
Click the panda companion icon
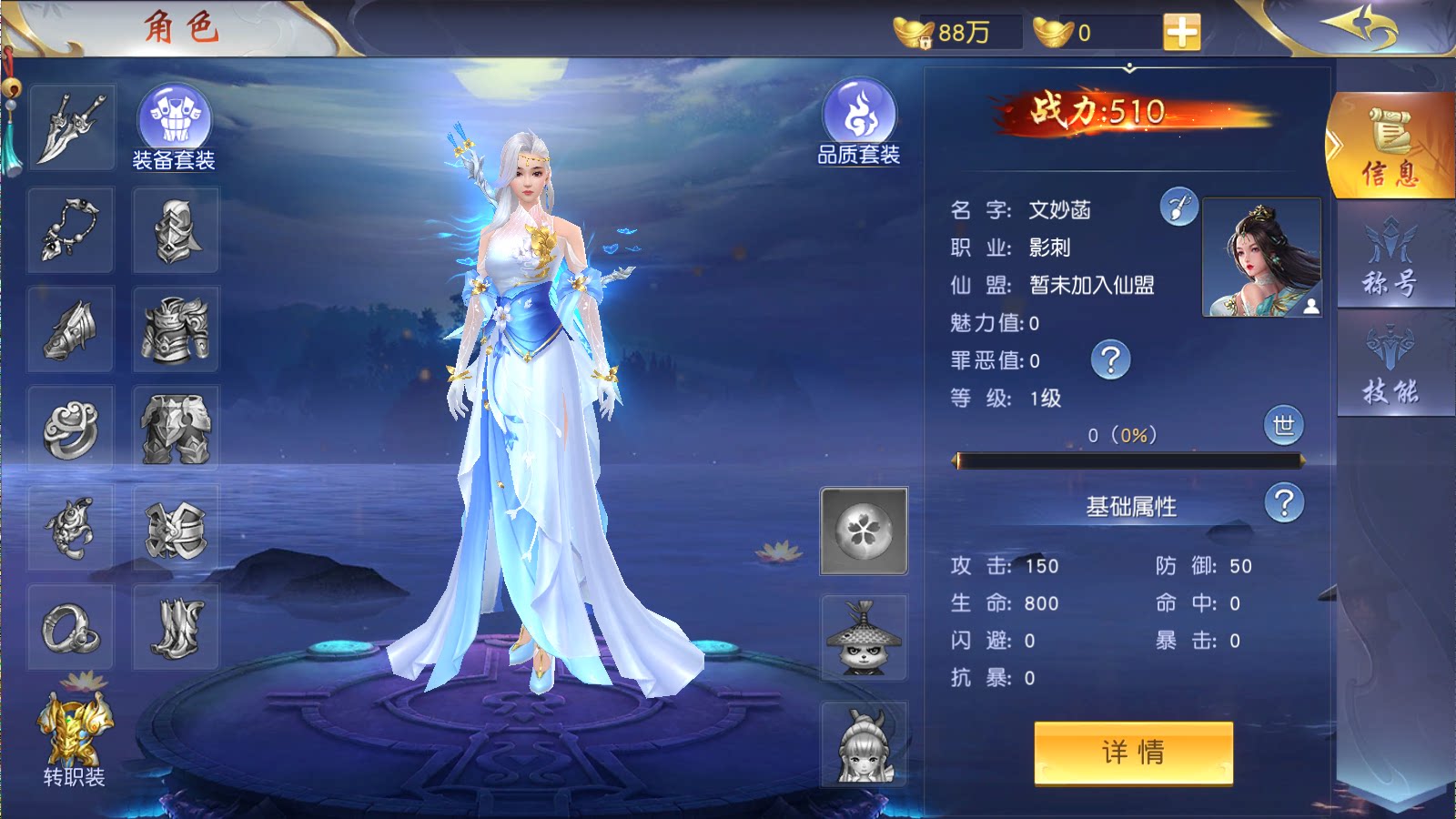[x=863, y=640]
